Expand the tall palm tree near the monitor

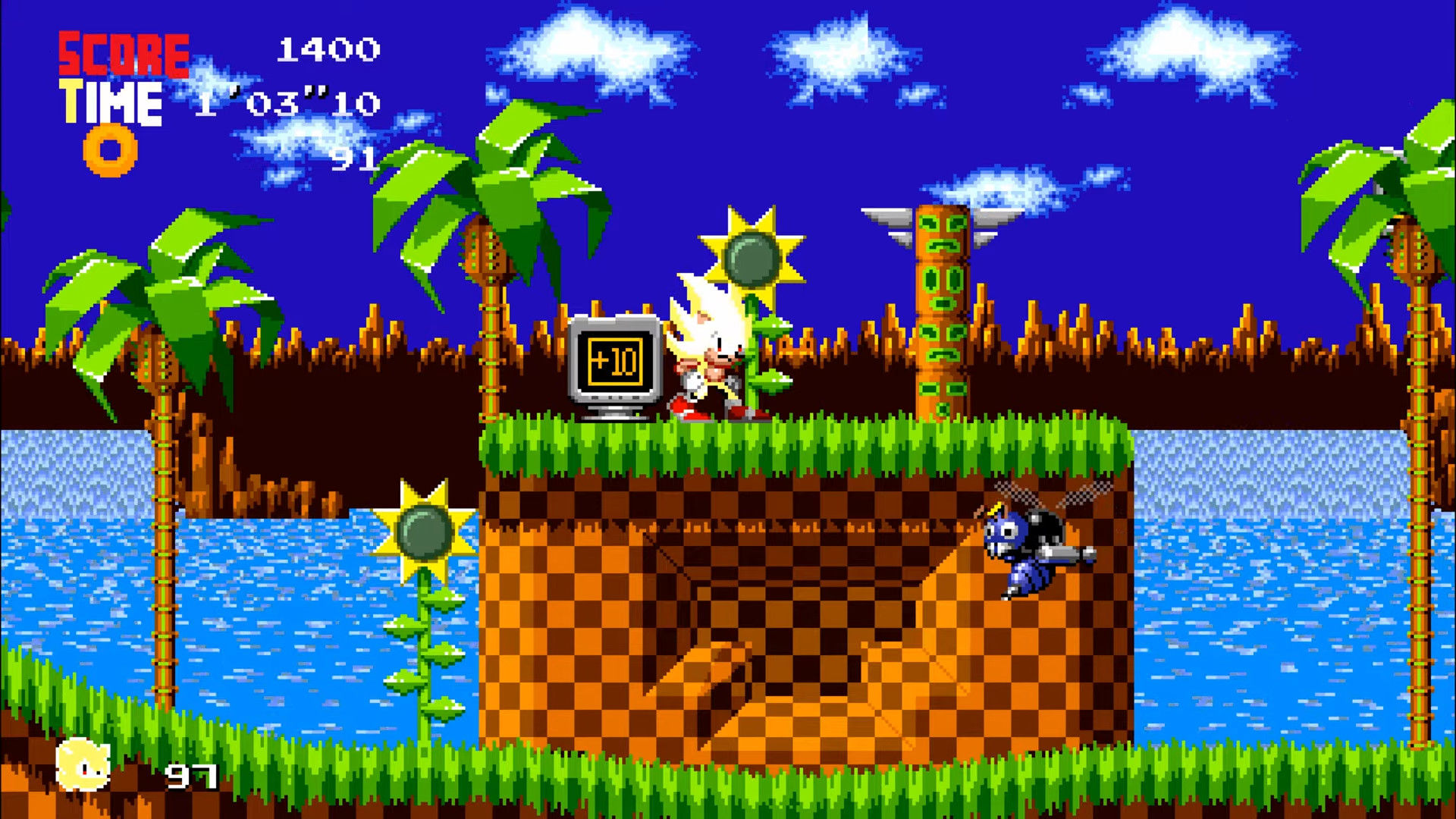pyautogui.click(x=493, y=190)
